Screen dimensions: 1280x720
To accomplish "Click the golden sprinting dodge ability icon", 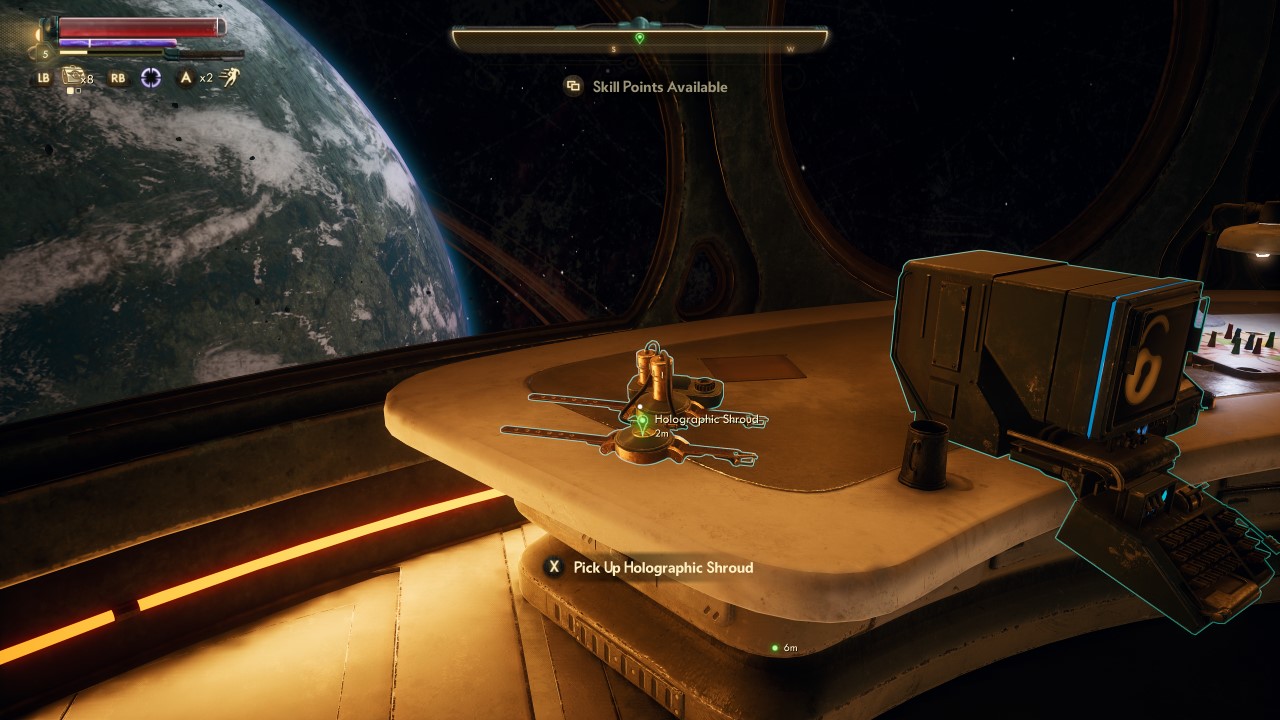I will 231,77.
